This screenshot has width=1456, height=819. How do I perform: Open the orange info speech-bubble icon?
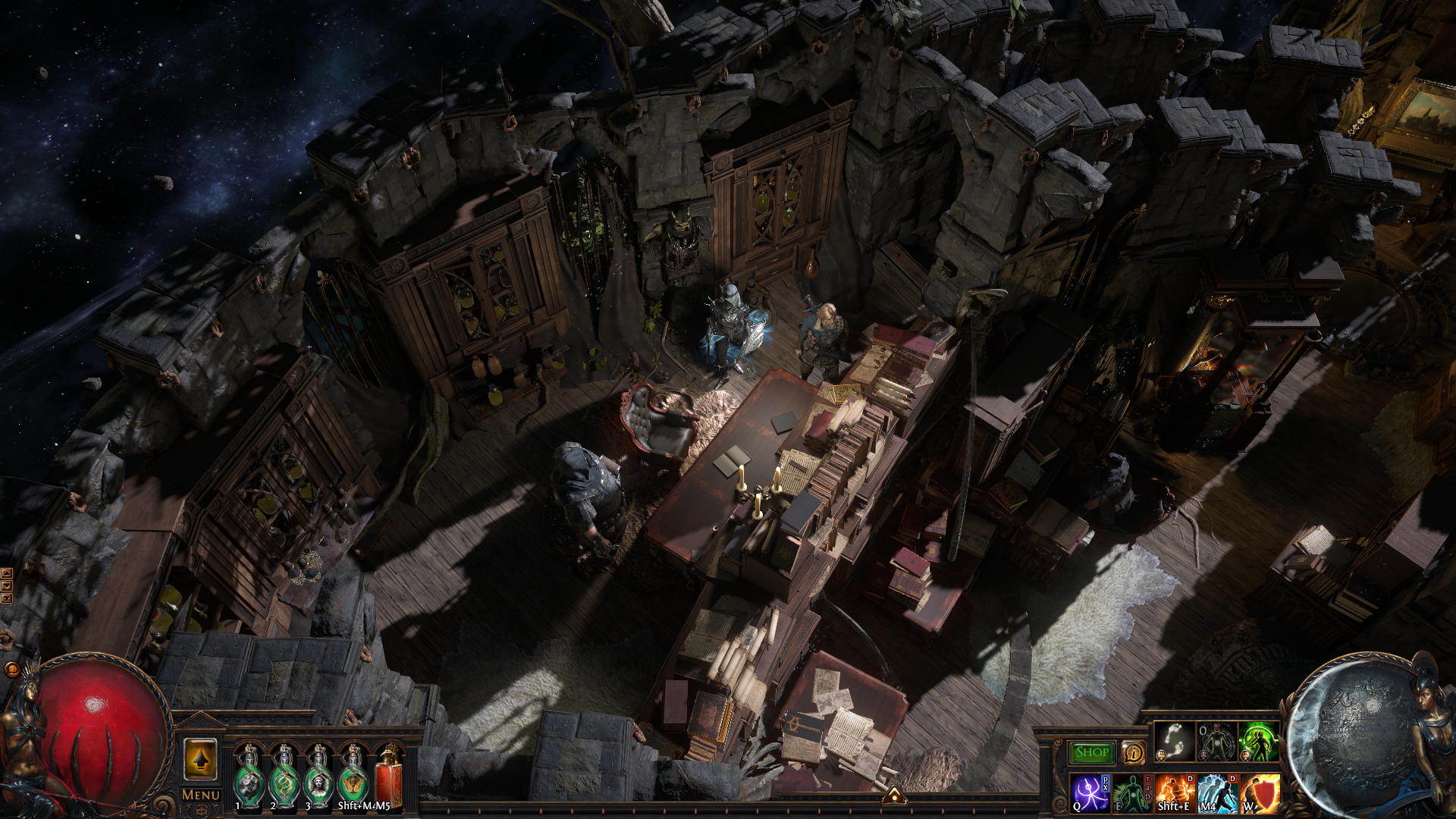[x=1134, y=752]
